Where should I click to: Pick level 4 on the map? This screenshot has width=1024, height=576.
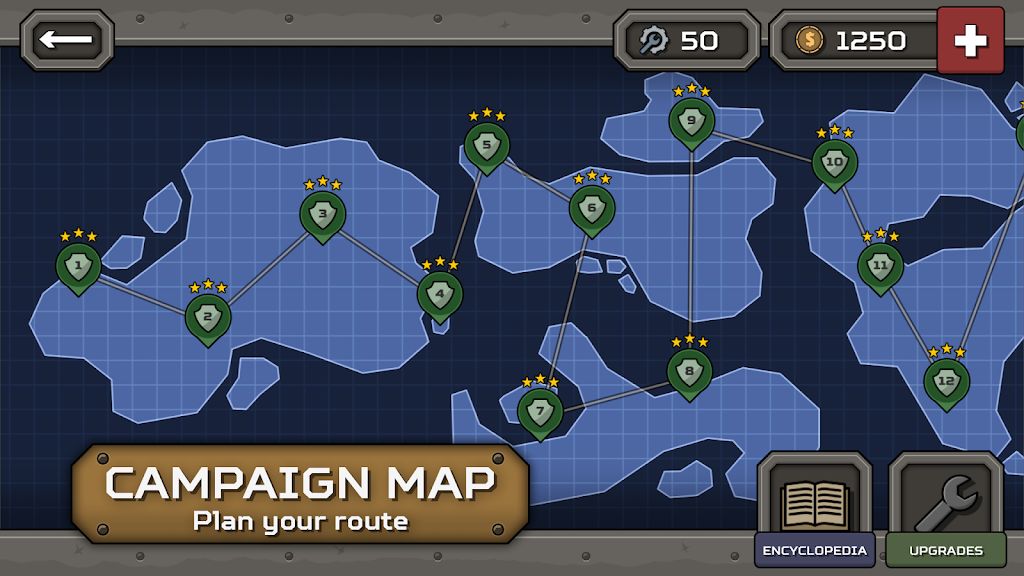[439, 294]
